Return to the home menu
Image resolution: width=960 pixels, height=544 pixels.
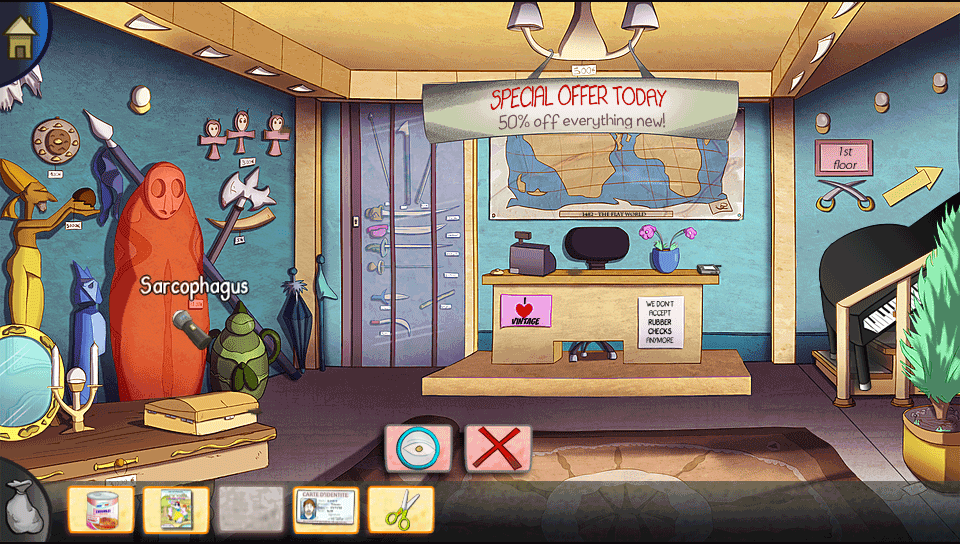(x=19, y=36)
